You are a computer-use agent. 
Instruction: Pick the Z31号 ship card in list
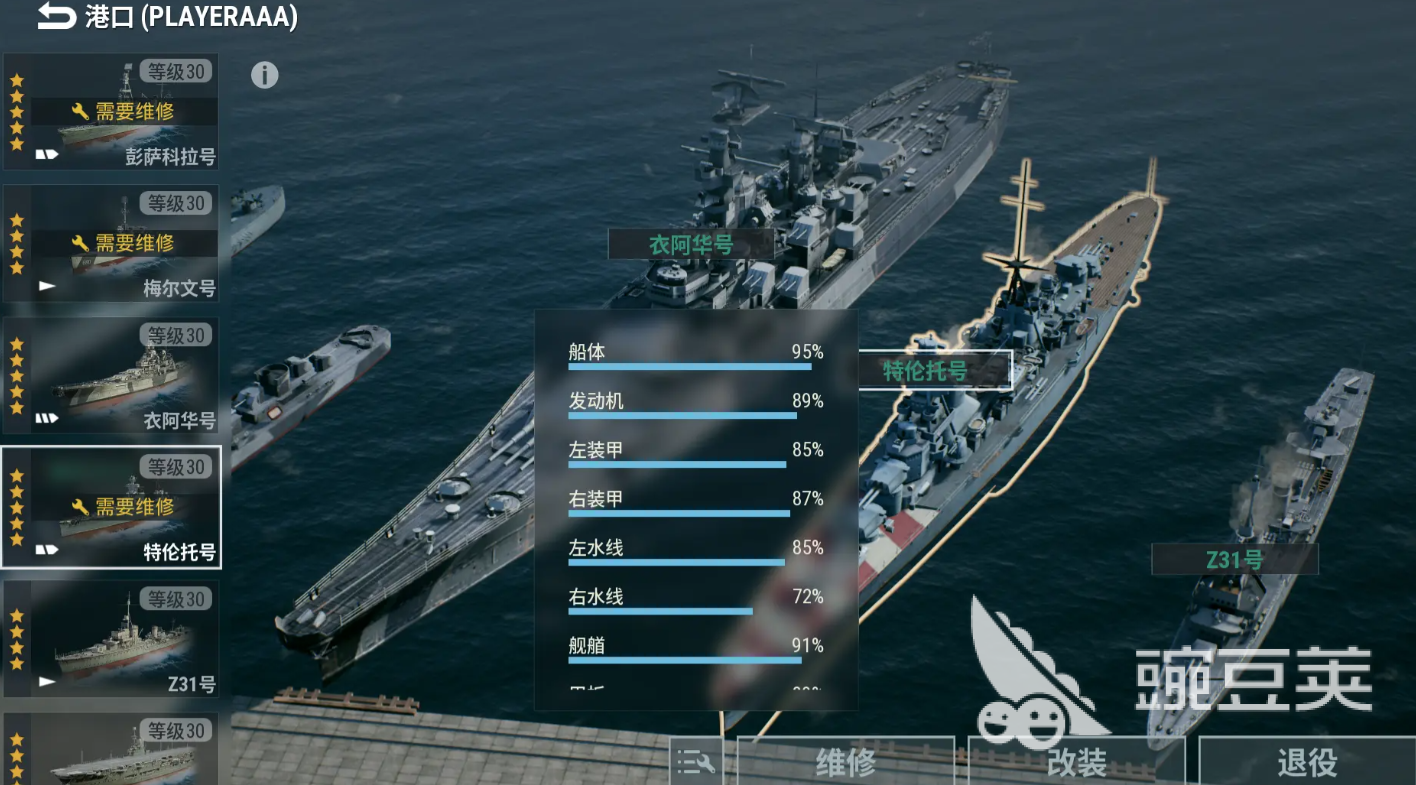[x=111, y=640]
